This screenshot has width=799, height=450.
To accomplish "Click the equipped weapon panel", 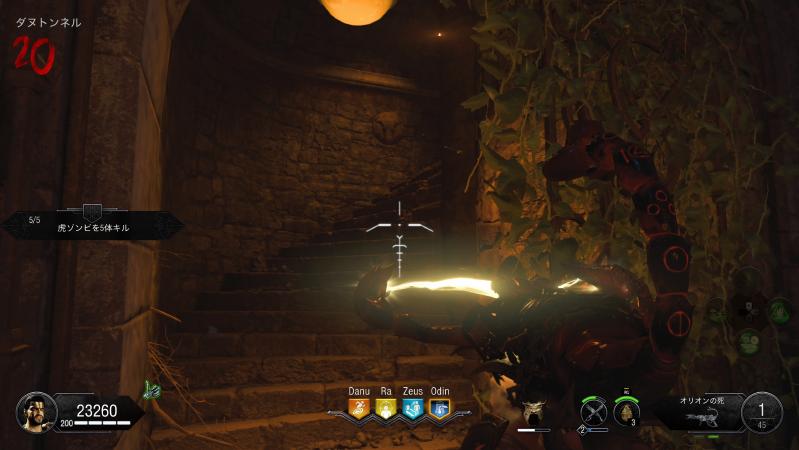I will click(700, 410).
